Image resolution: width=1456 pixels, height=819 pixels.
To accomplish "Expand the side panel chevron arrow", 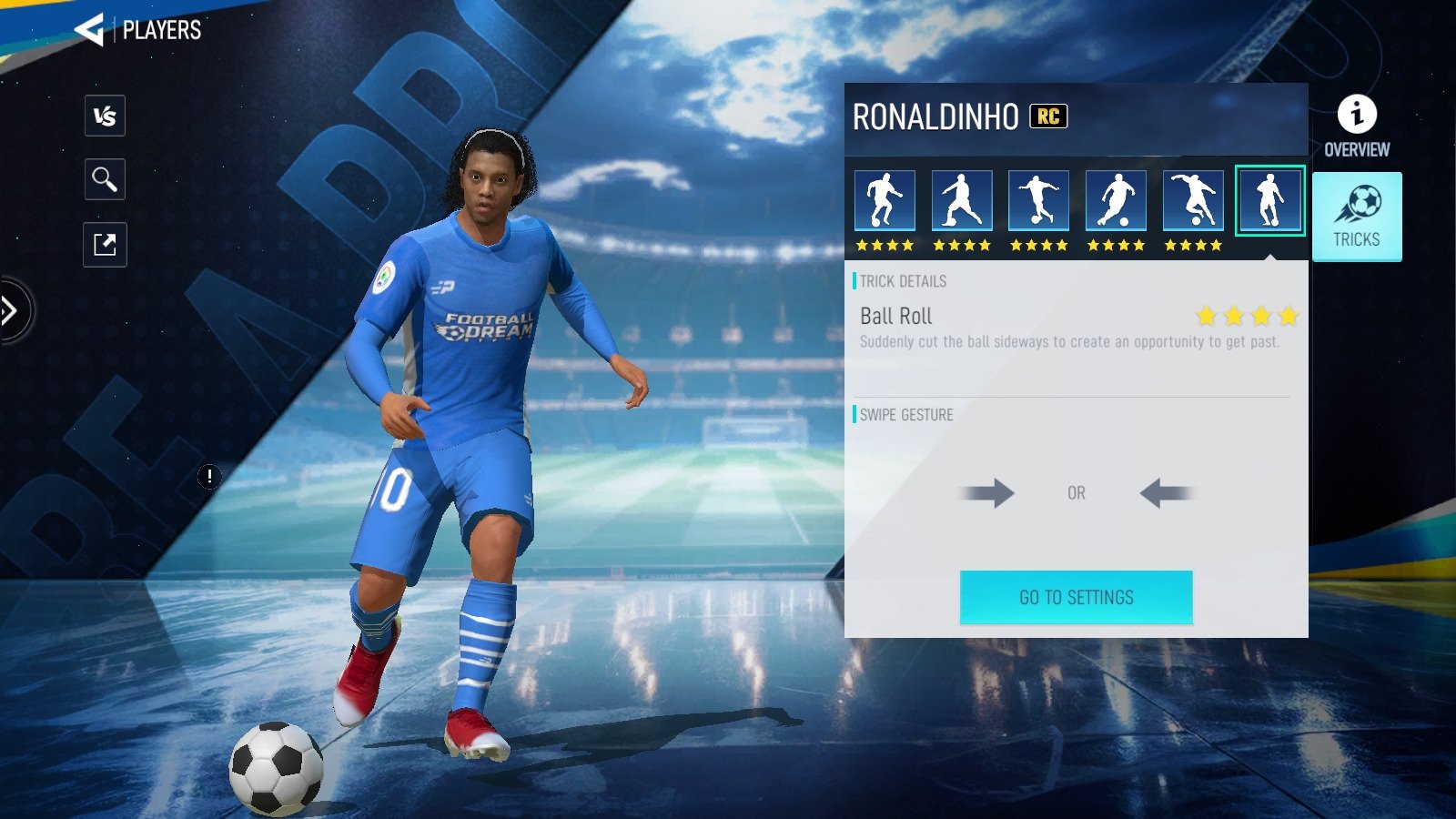I will [11, 311].
